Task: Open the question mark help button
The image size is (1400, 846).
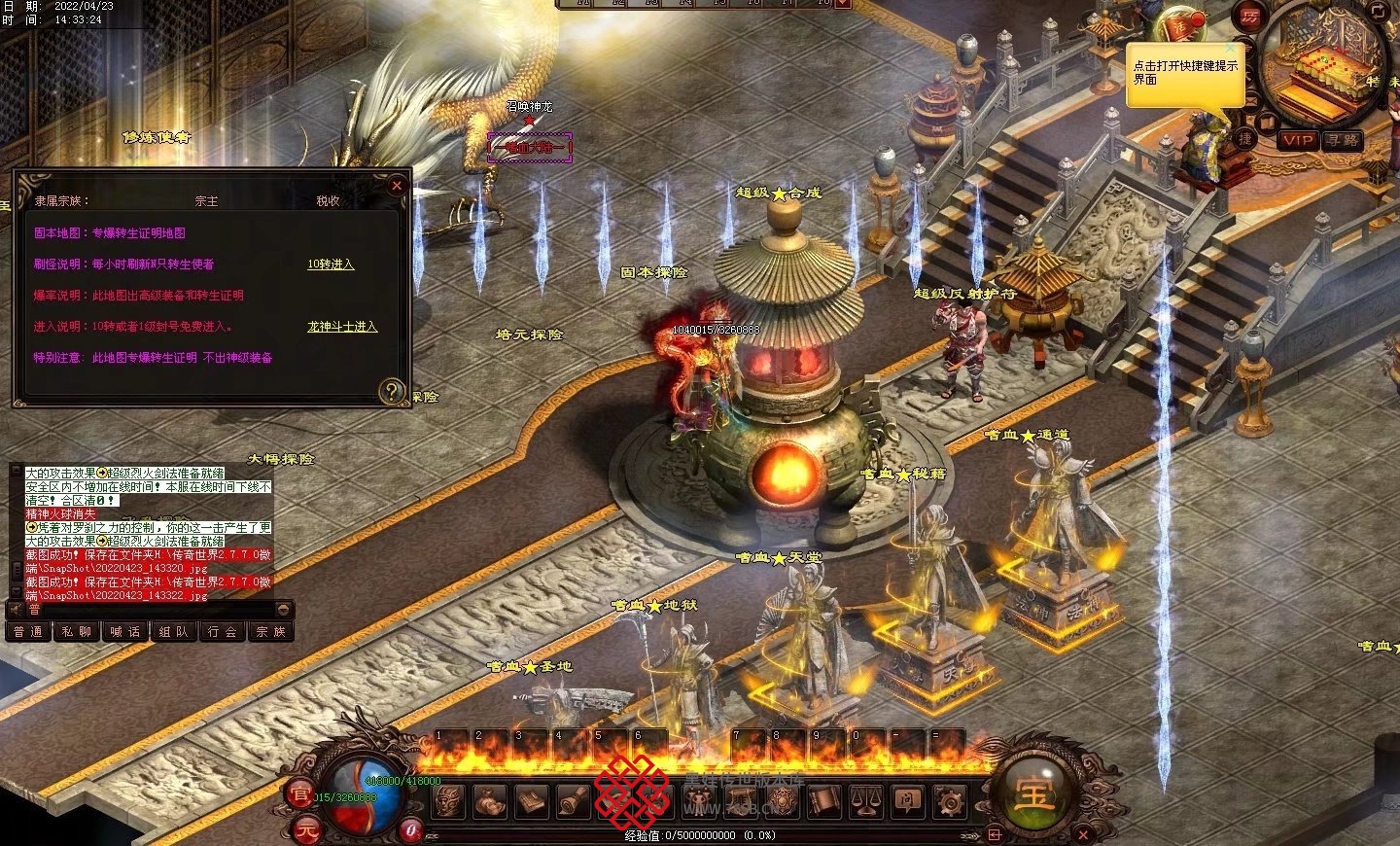Action: [x=391, y=391]
